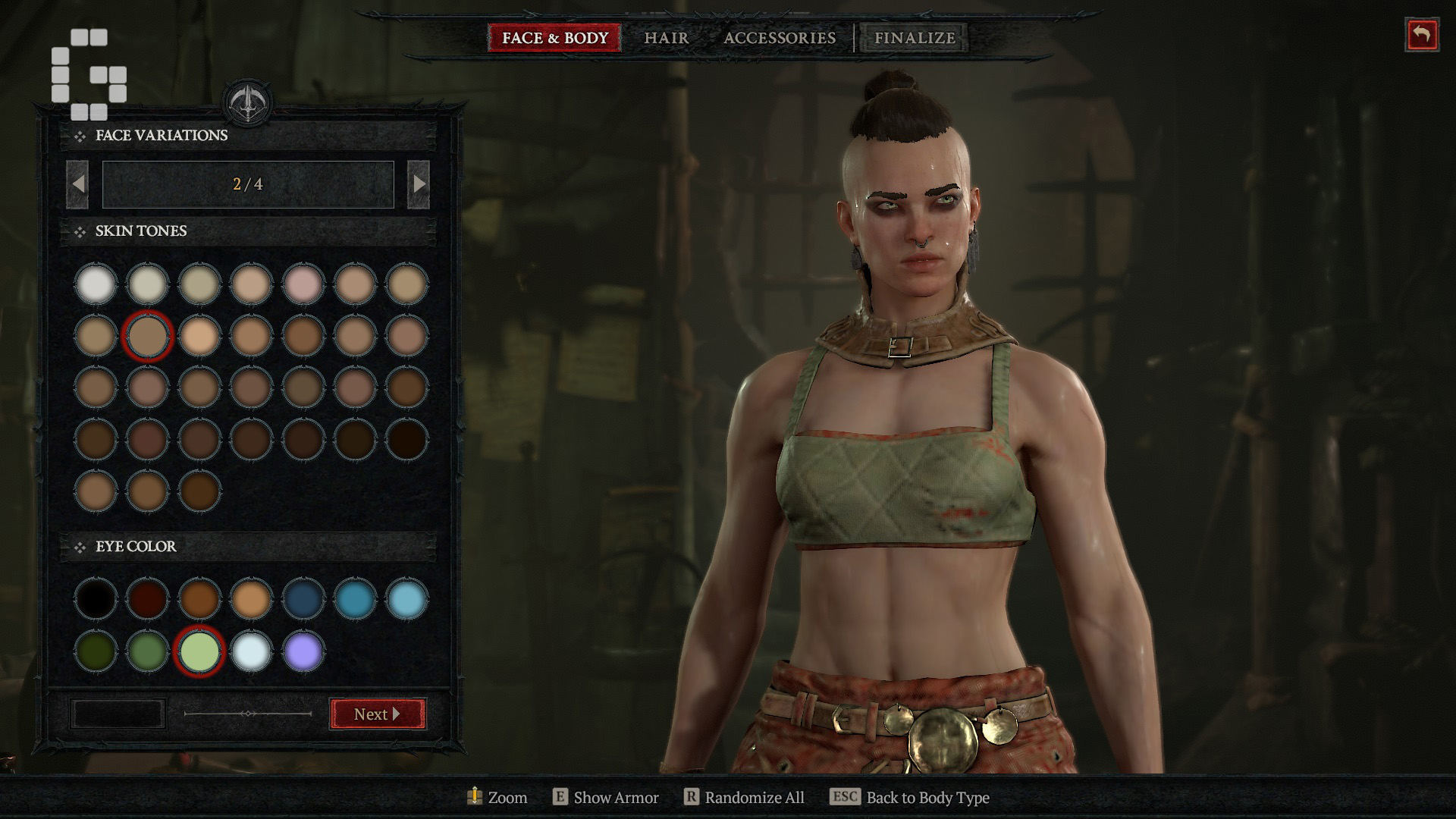Open the Accessories tab

click(779, 38)
